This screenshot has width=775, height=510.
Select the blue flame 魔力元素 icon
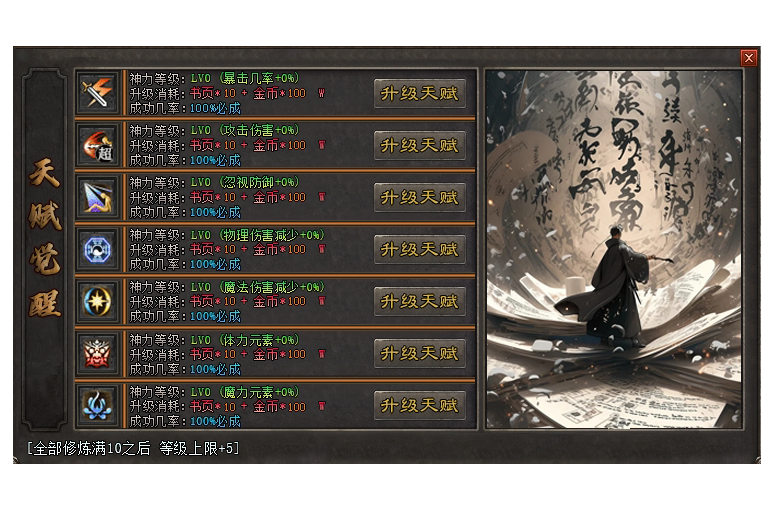point(99,406)
